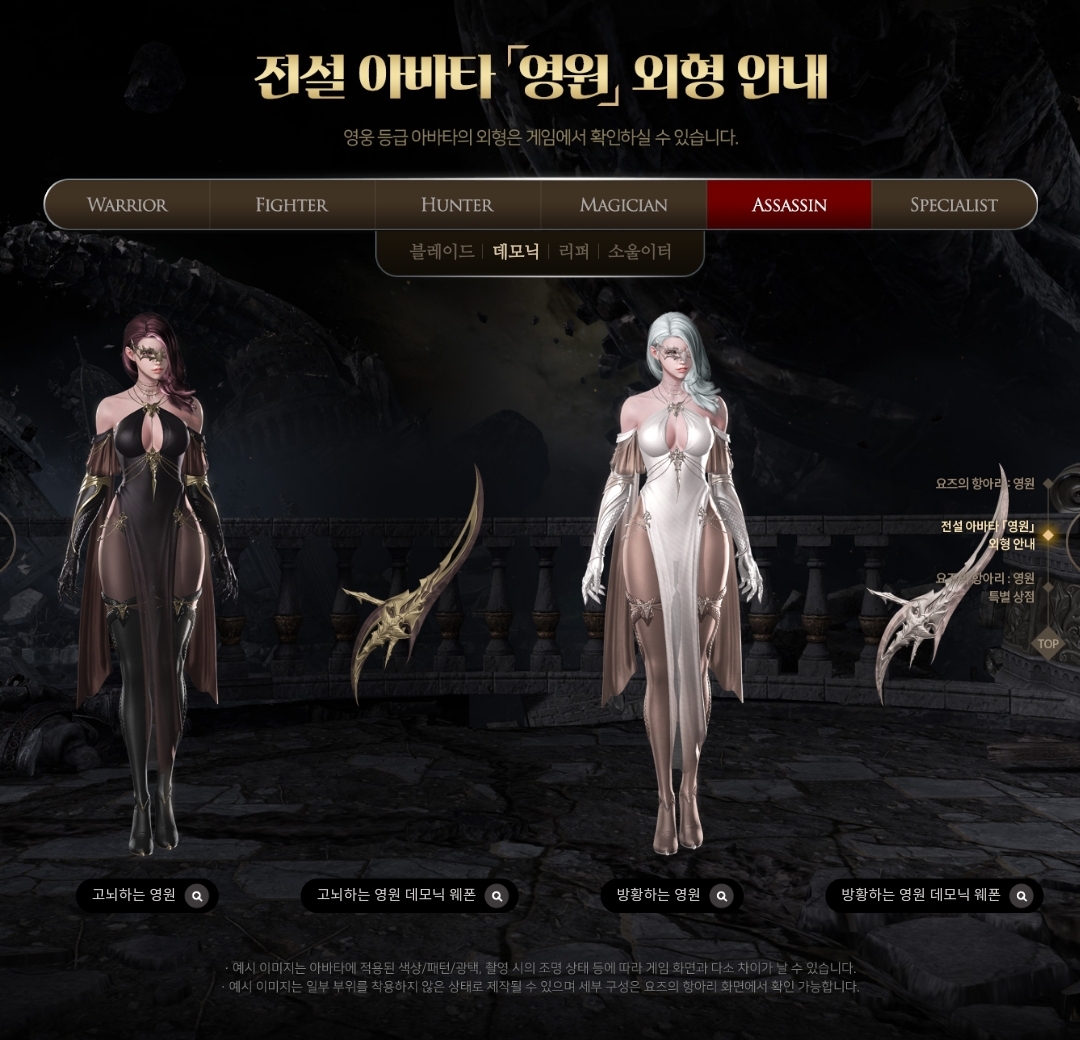Click the highlighted ASSASSIN tab
Screen dimensions: 1080x1040
tap(789, 205)
